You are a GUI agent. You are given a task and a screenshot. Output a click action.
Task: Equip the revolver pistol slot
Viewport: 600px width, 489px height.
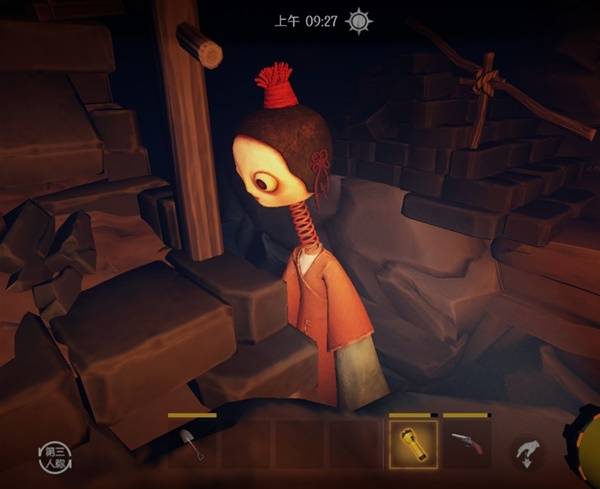pyautogui.click(x=467, y=444)
